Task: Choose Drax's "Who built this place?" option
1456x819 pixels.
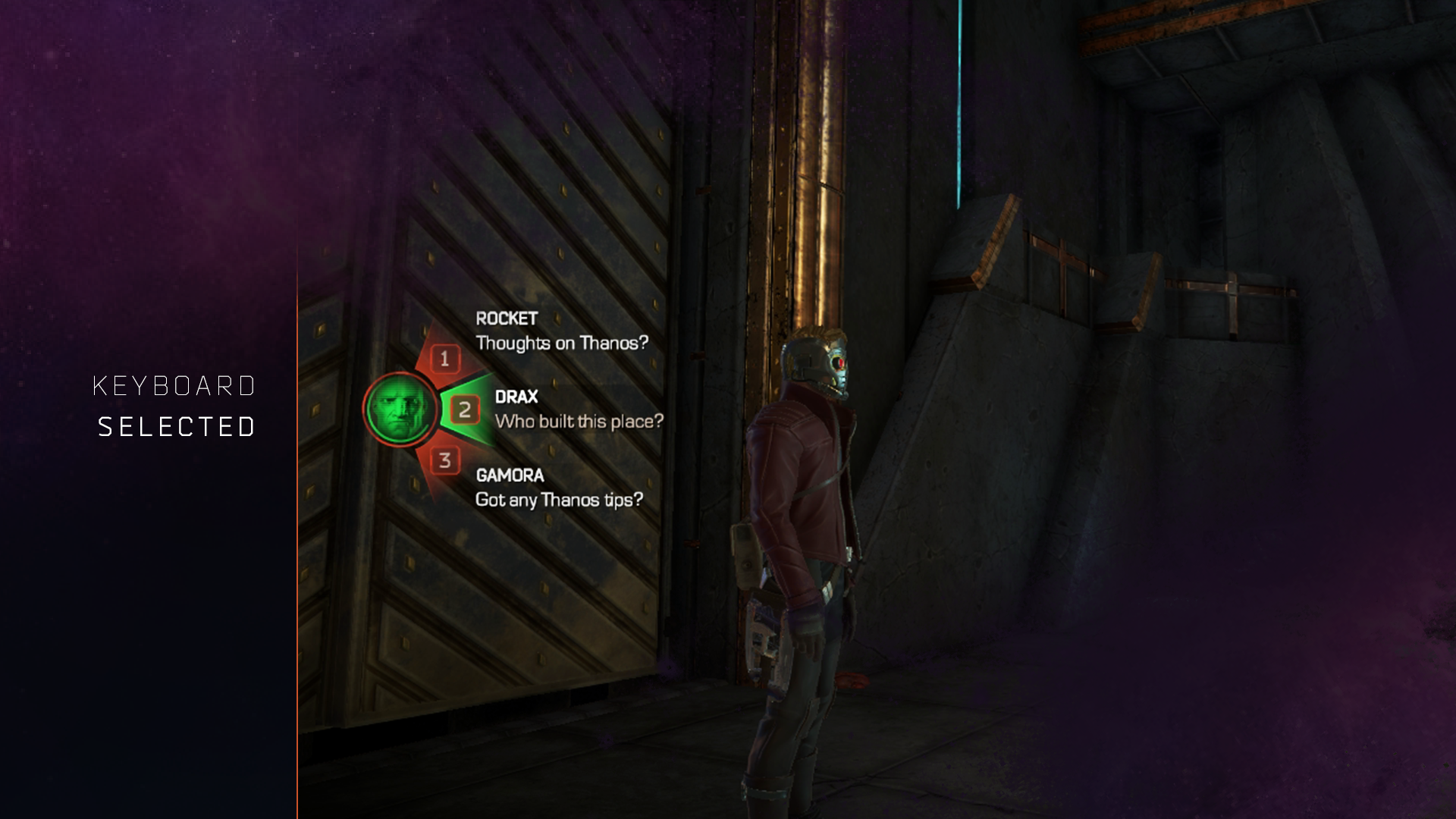Action: point(579,421)
